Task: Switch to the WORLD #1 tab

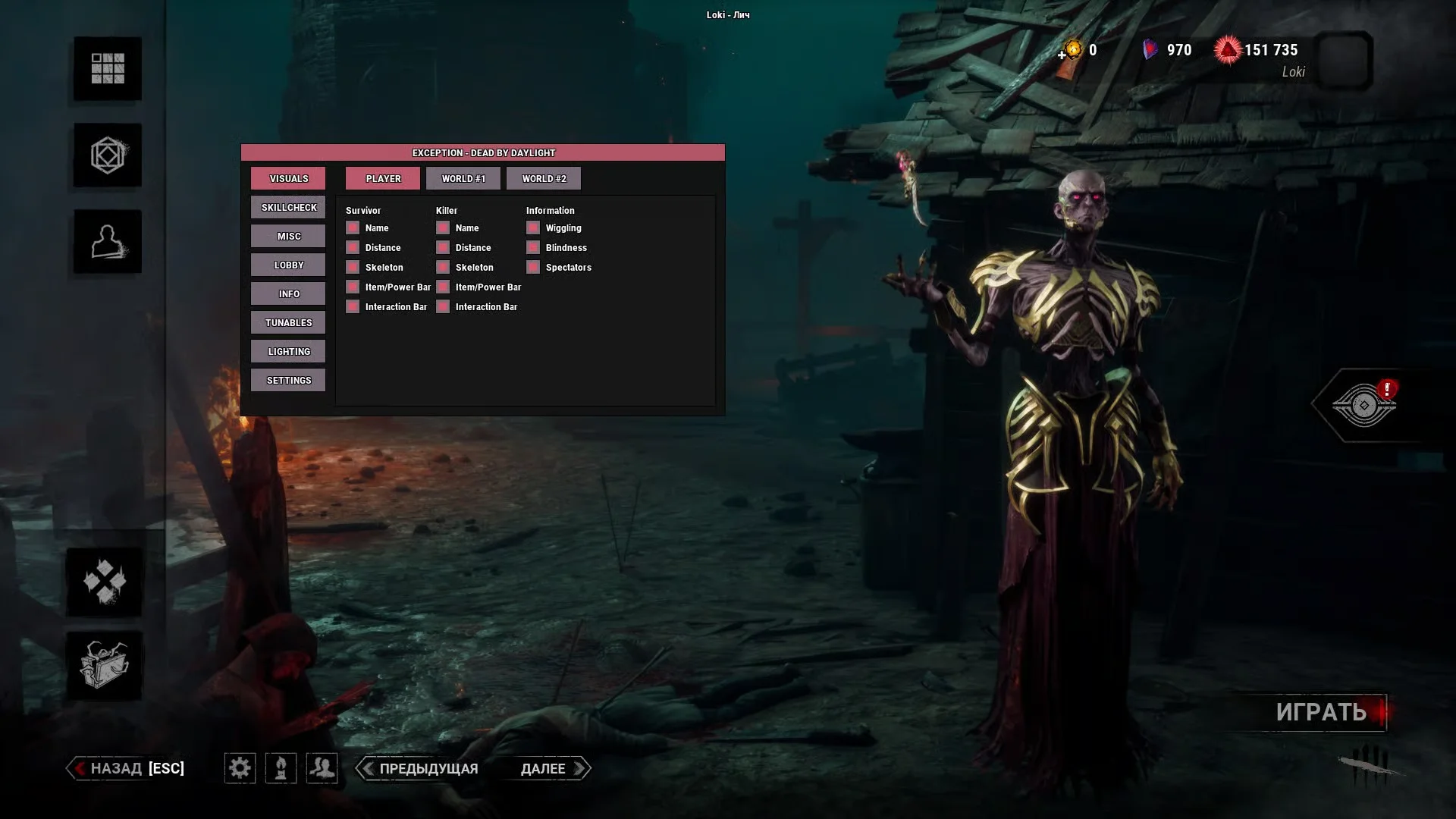Action: 463,179
